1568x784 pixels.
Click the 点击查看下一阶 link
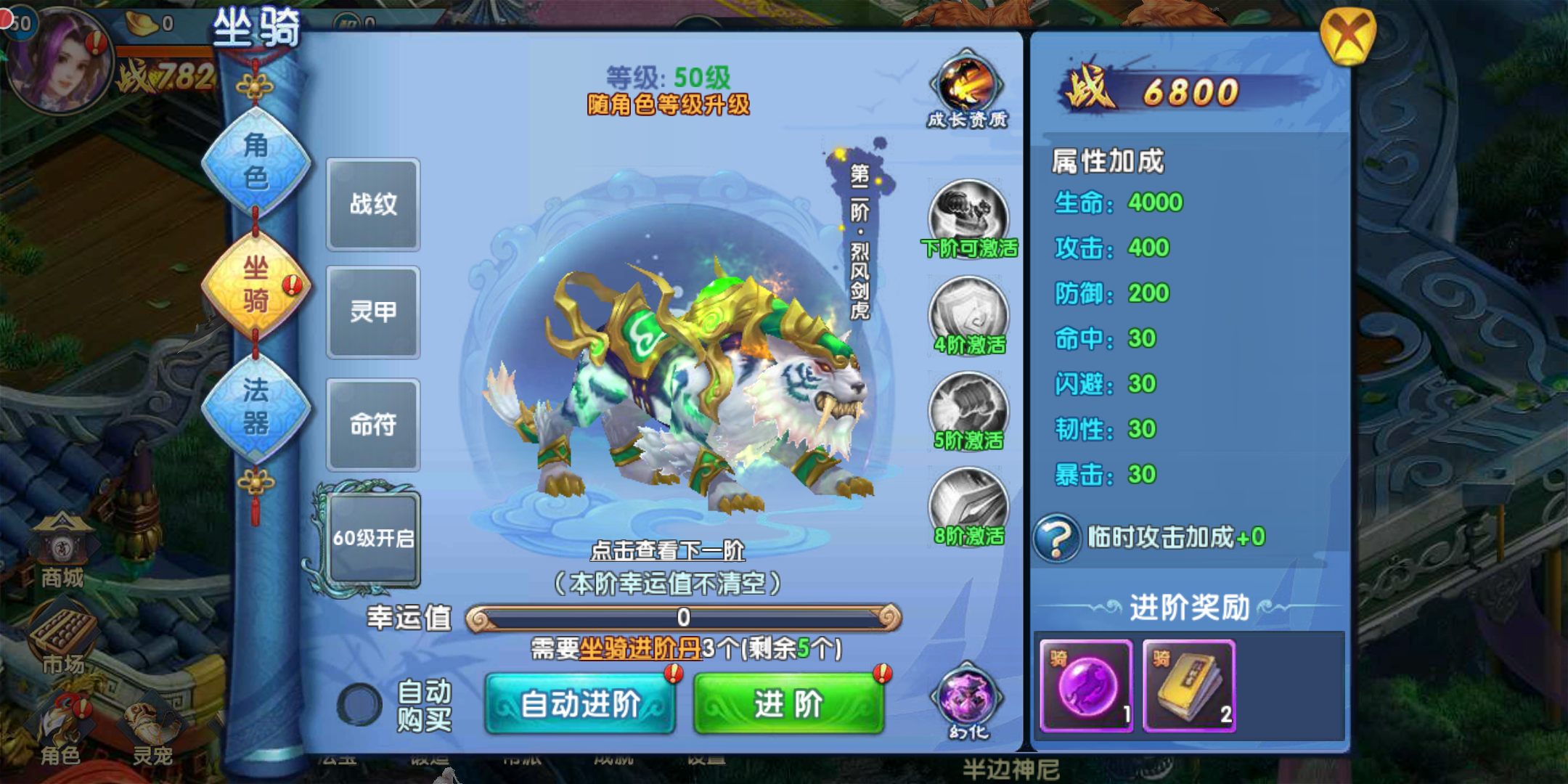click(667, 550)
